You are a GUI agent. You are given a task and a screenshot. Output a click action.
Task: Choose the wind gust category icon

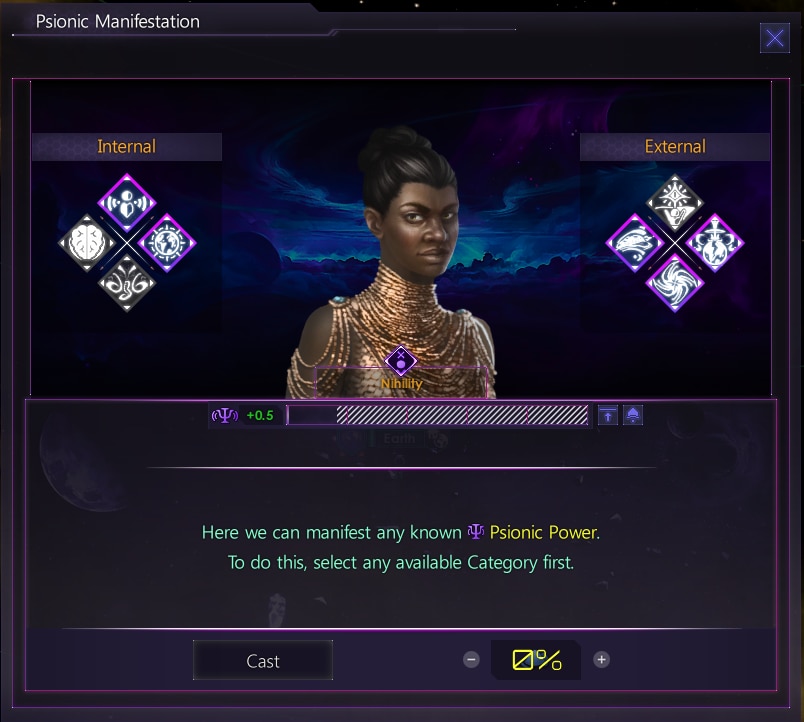click(634, 243)
